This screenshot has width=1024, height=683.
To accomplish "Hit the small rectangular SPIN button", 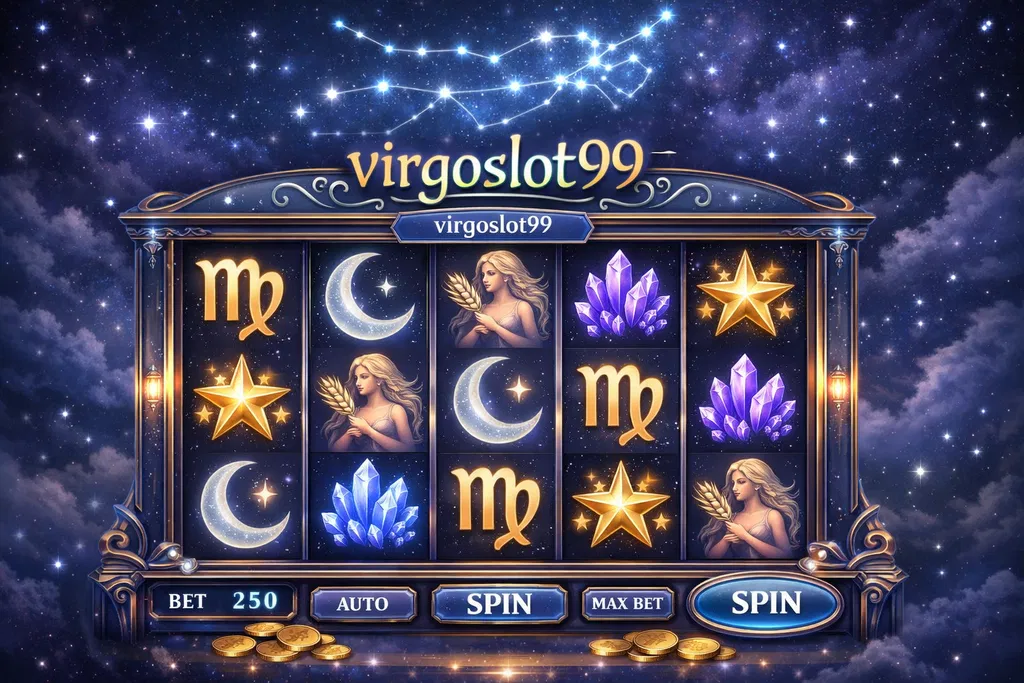I will click(x=499, y=603).
